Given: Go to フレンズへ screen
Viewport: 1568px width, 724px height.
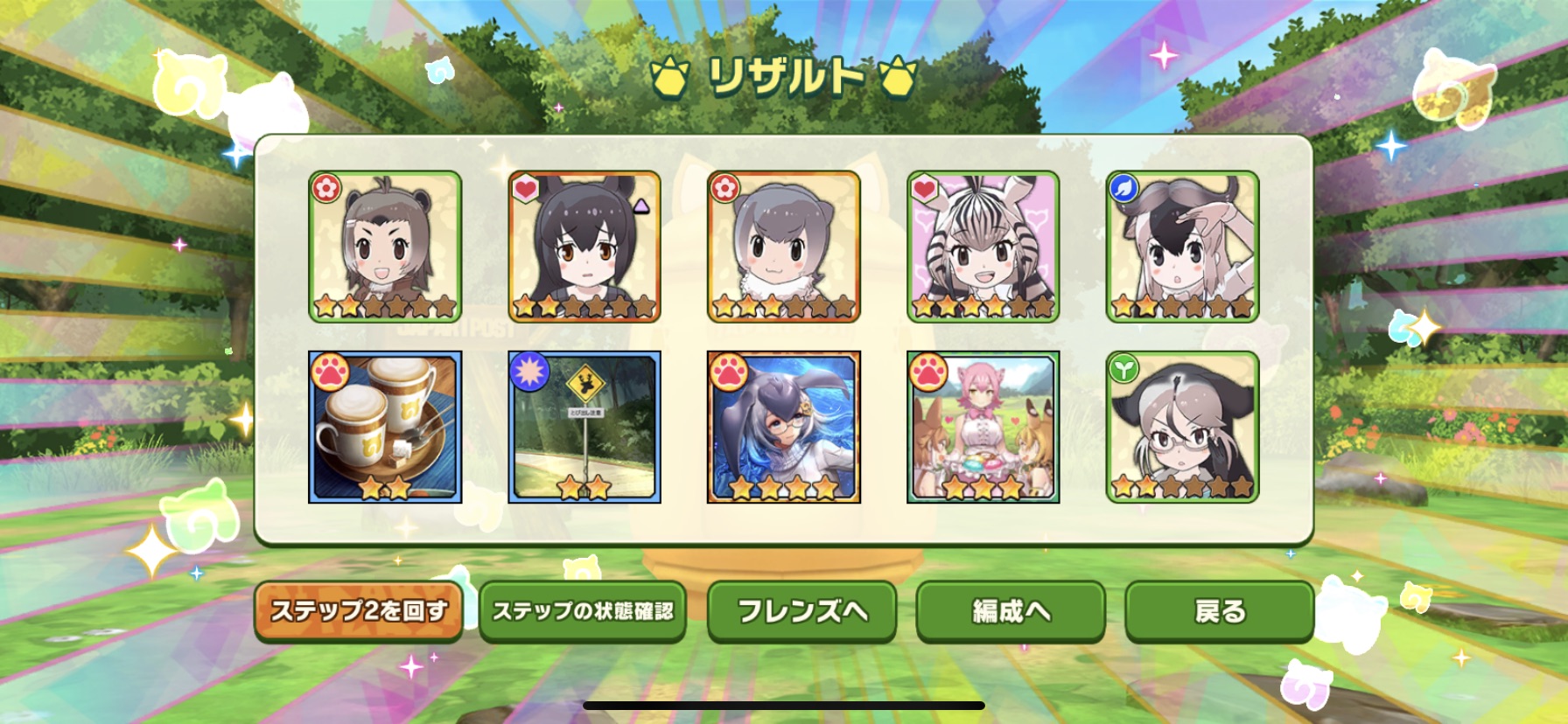Looking at the screenshot, I should pyautogui.click(x=801, y=611).
